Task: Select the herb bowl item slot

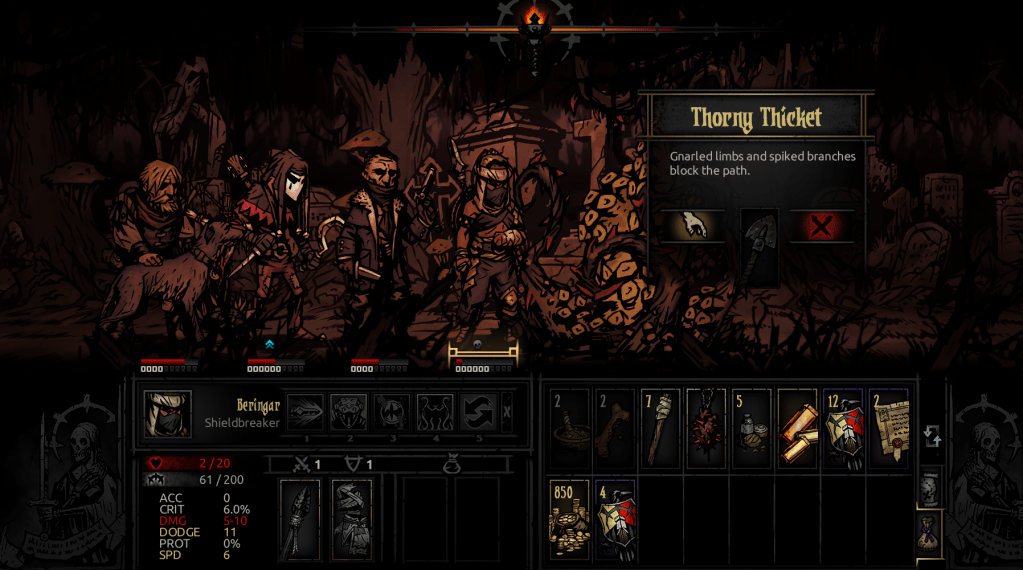Action: tap(569, 430)
